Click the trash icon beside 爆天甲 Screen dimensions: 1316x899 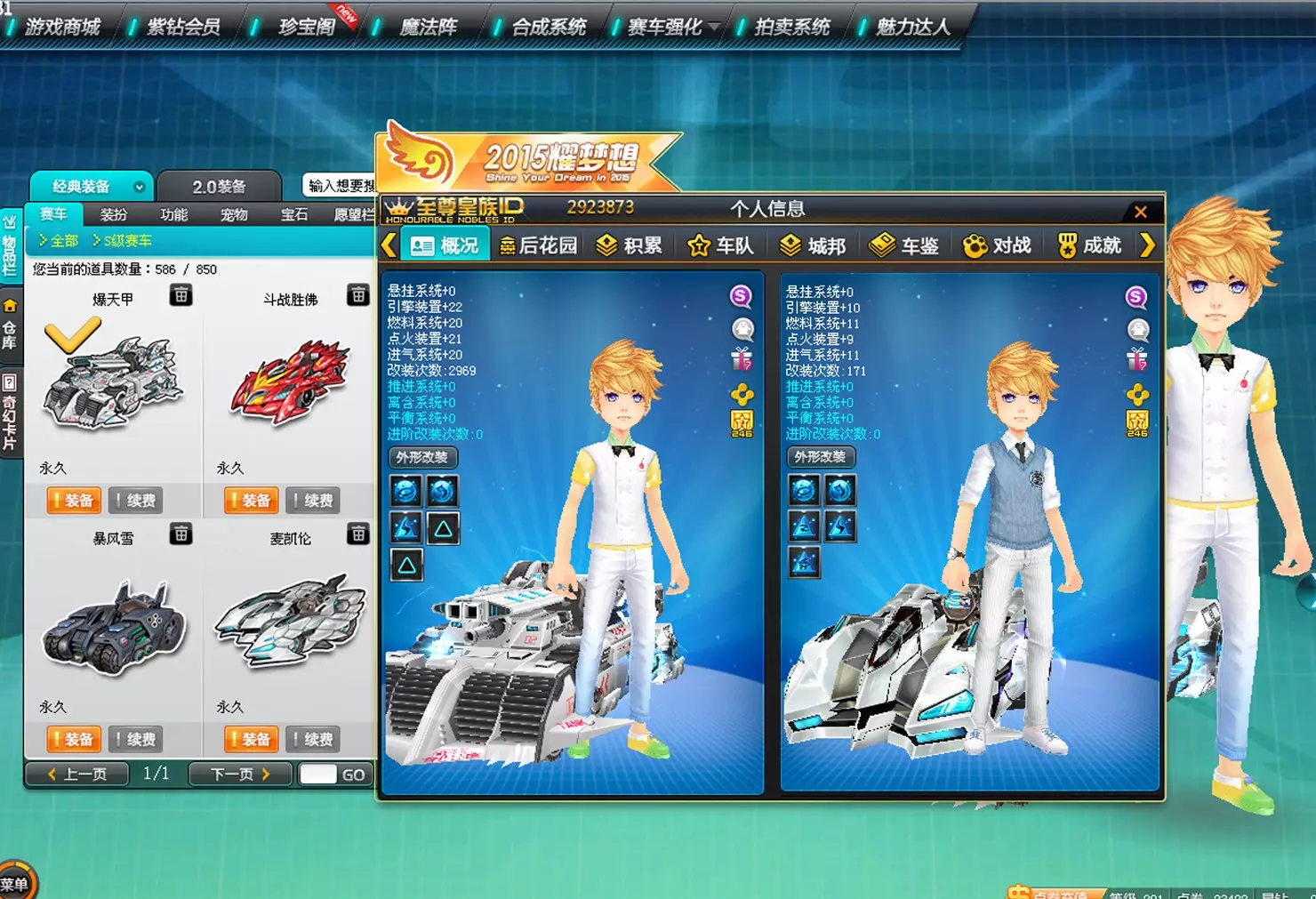point(181,295)
